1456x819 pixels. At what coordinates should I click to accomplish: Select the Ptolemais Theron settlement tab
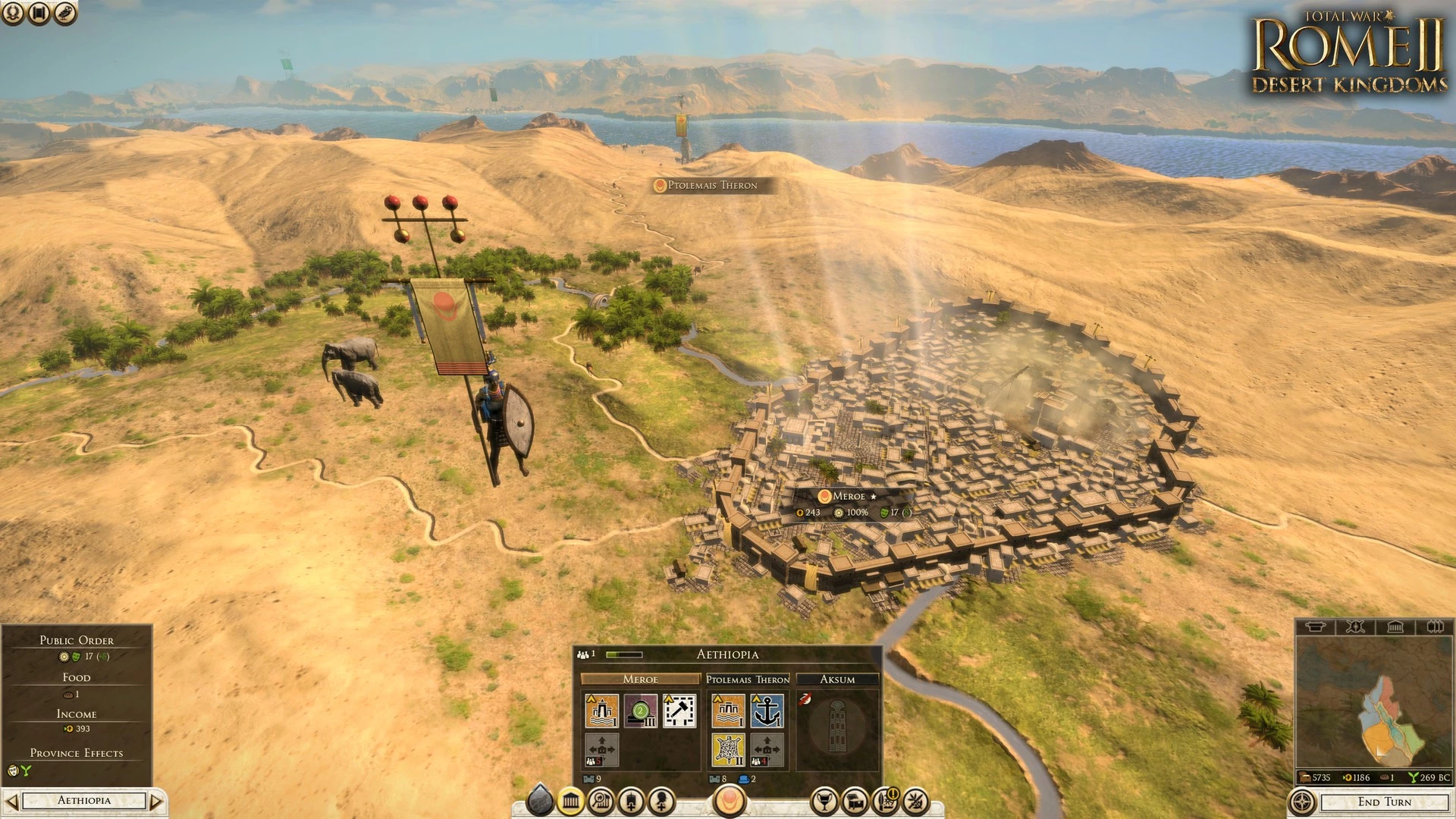tap(748, 679)
